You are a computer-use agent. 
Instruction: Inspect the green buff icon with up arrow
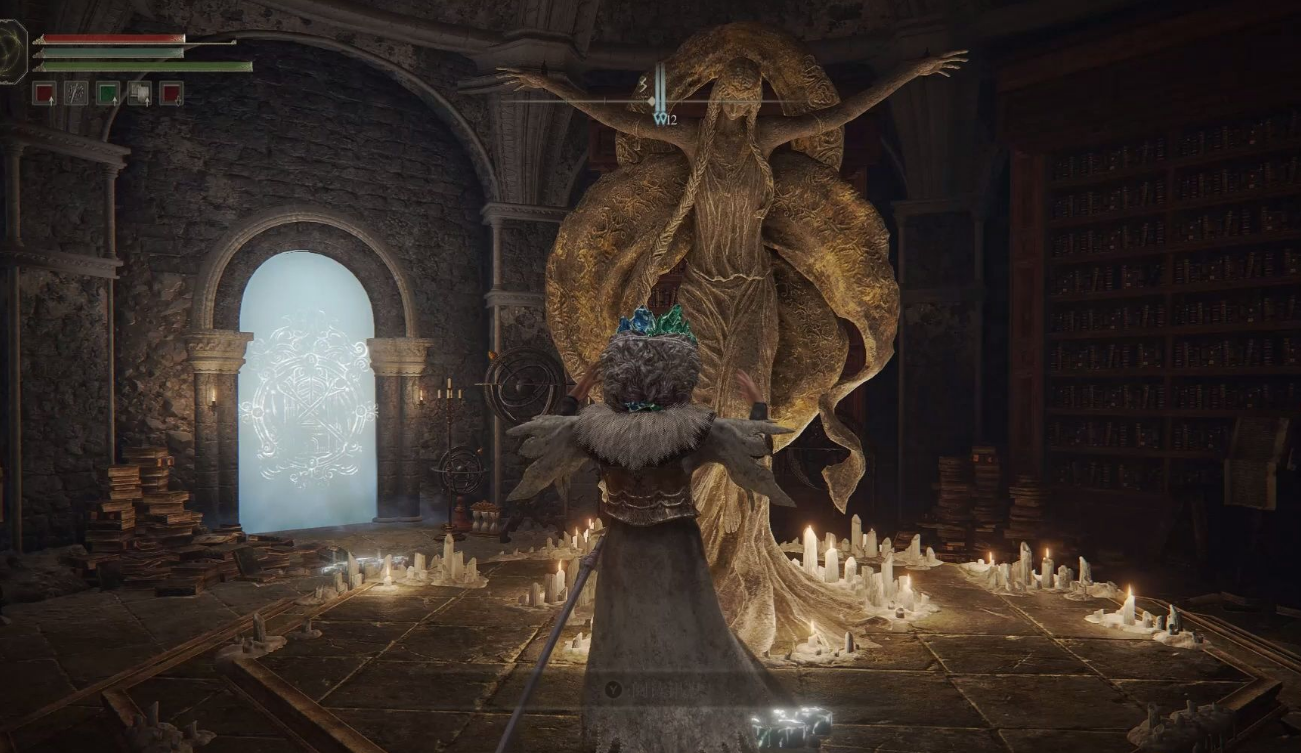[x=108, y=93]
